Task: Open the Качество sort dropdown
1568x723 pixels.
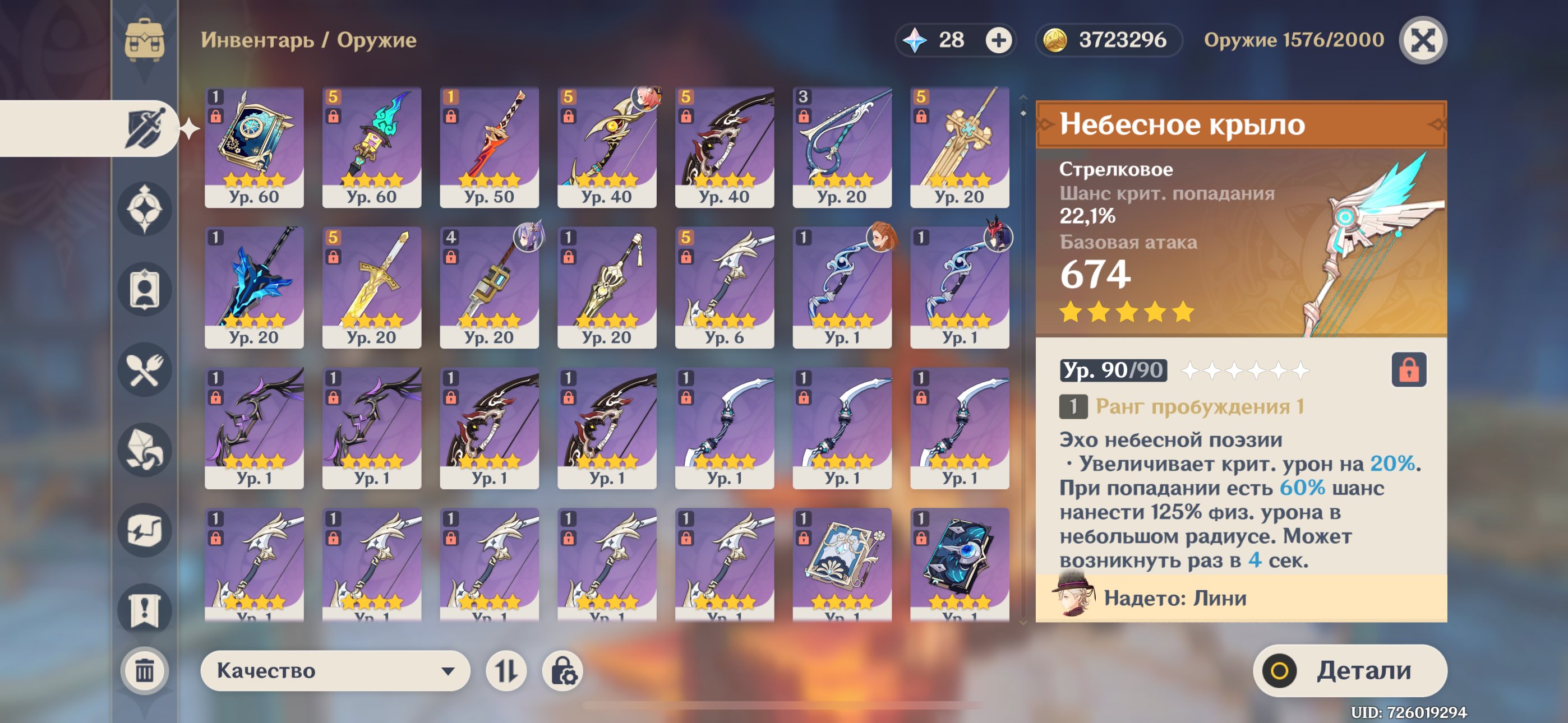Action: pyautogui.click(x=335, y=670)
